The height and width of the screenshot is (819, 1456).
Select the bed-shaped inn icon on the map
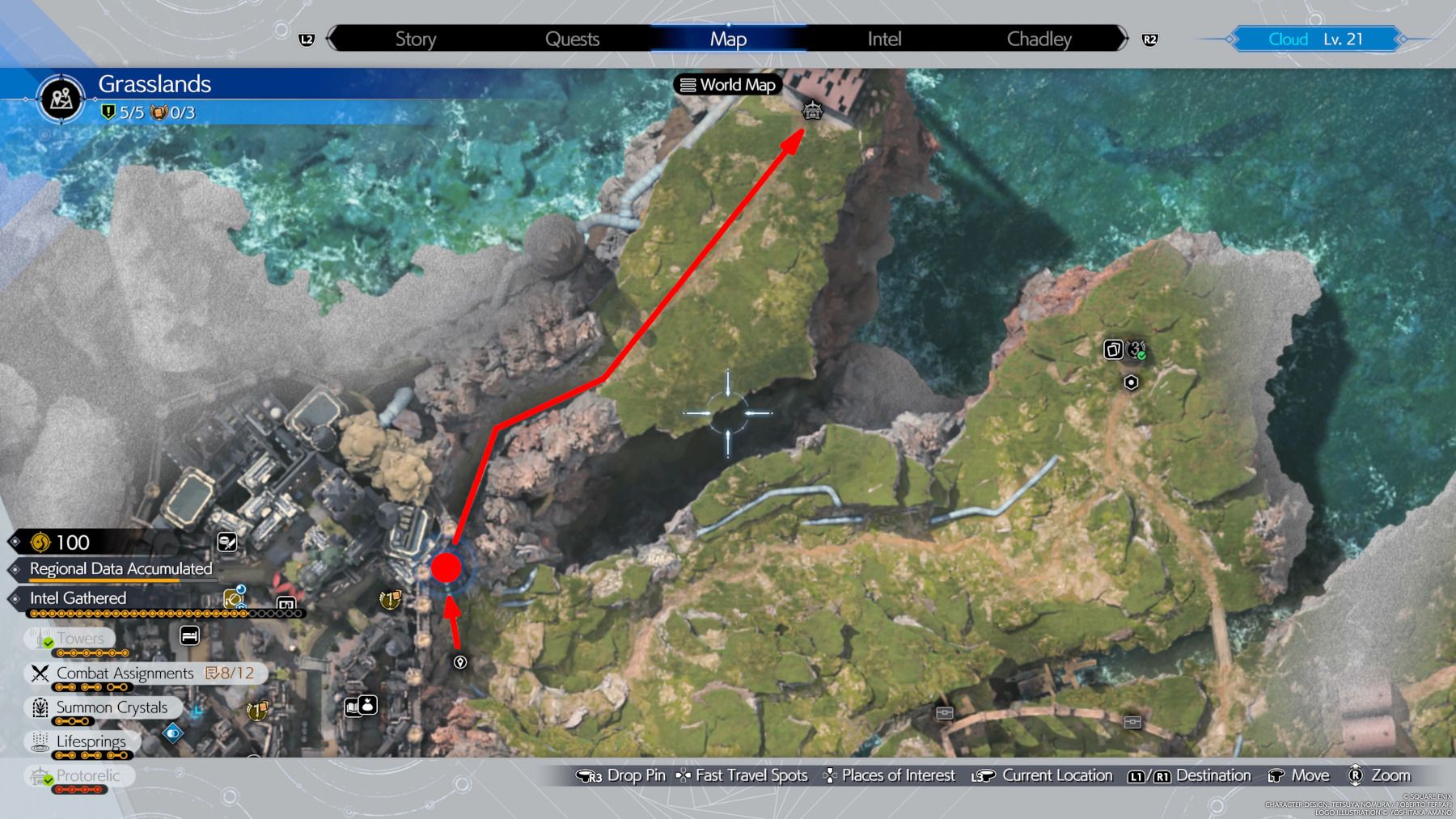click(x=188, y=636)
